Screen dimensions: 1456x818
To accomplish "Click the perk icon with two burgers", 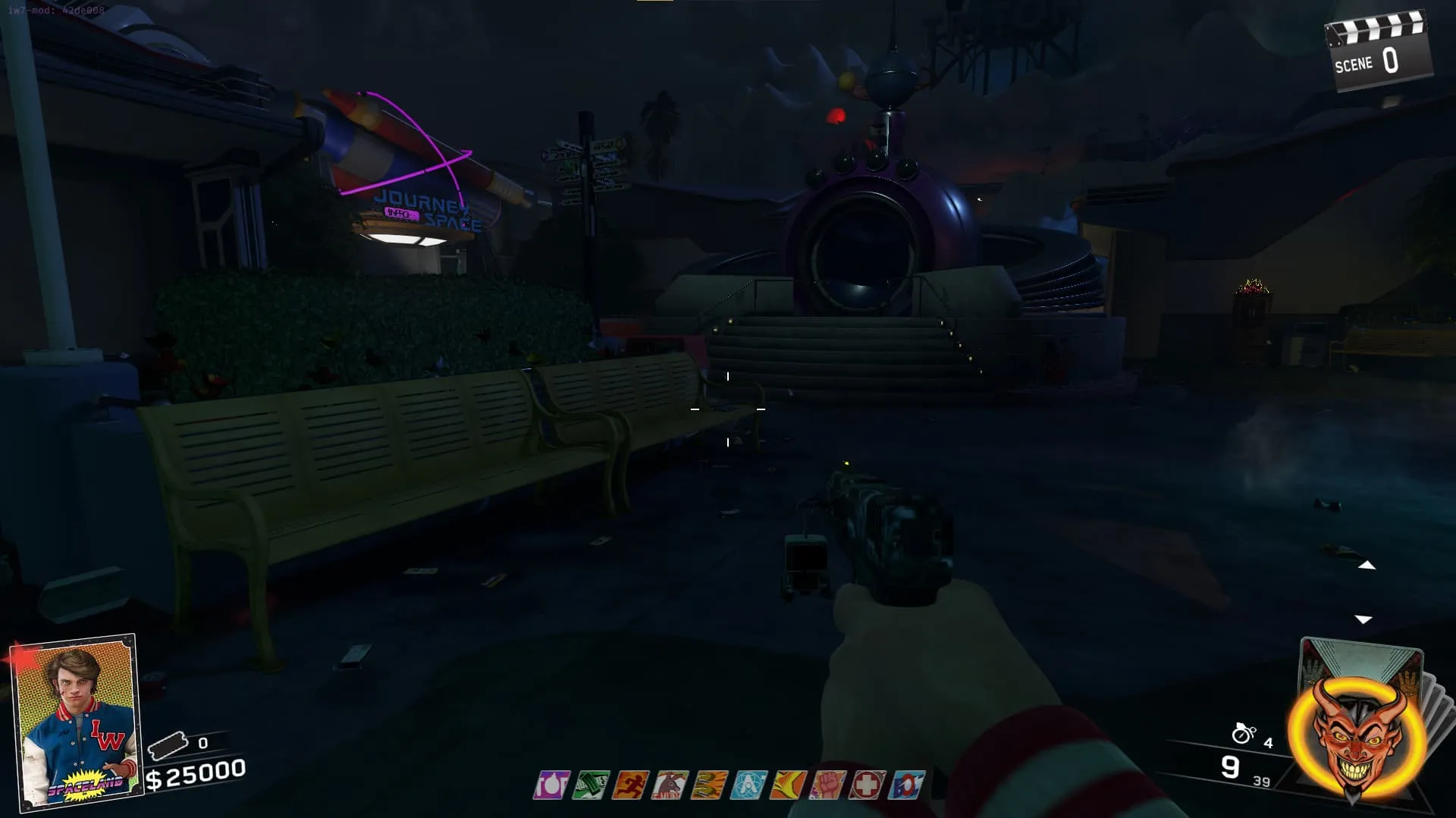I will (709, 785).
